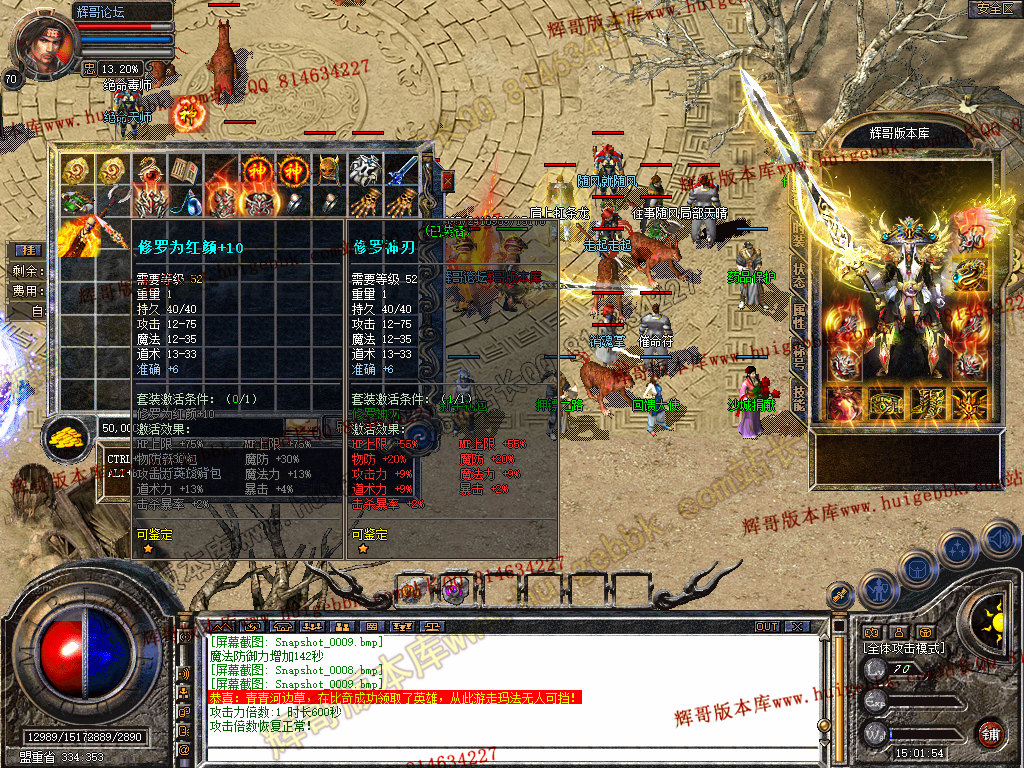Click the OUT button above chat
The height and width of the screenshot is (768, 1024).
point(767,626)
